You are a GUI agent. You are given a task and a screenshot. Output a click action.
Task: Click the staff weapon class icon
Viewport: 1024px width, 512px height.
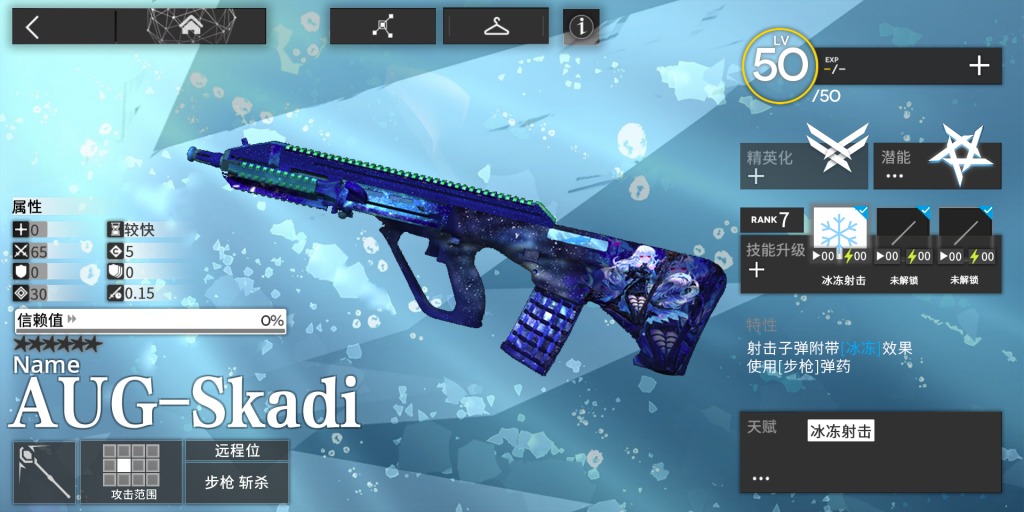tap(44, 471)
